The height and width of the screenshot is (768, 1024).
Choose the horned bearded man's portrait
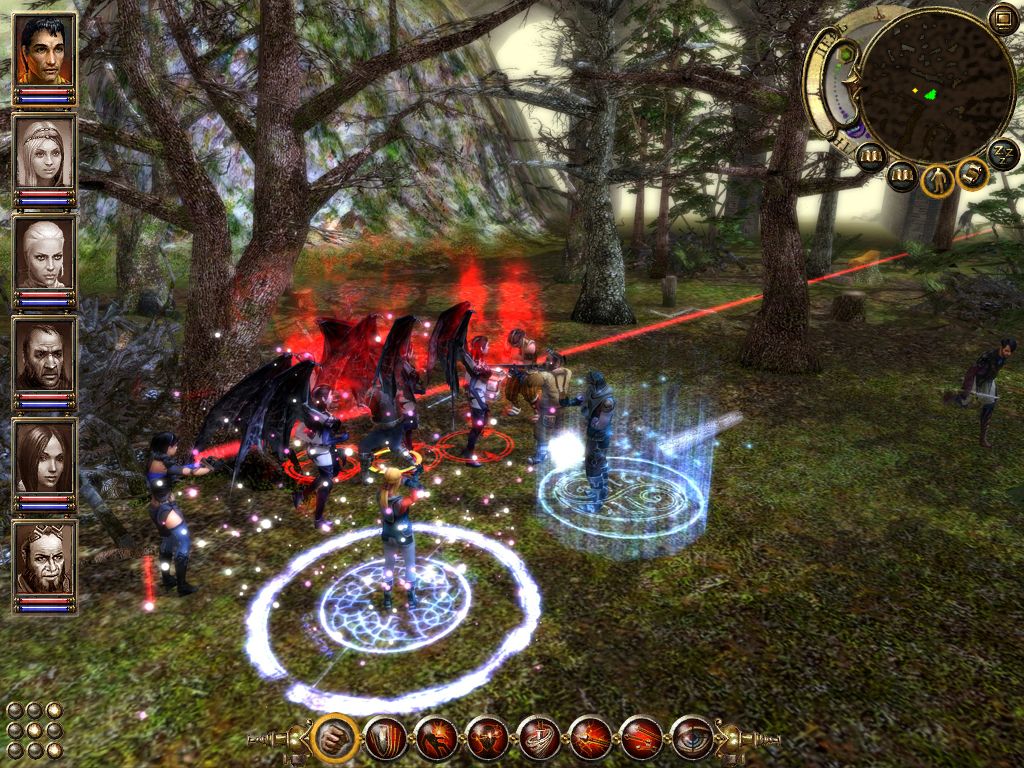pyautogui.click(x=45, y=557)
